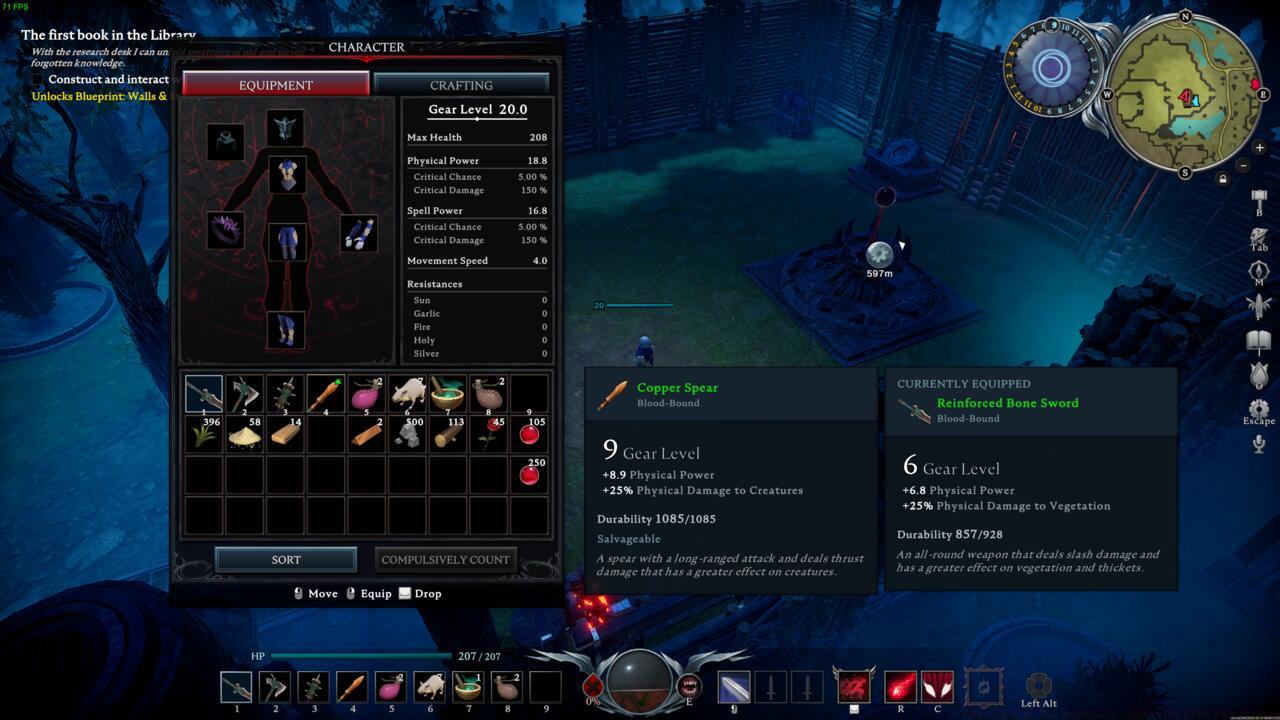Select the 113 wood logs stack
The image size is (1280, 720).
[x=448, y=434]
